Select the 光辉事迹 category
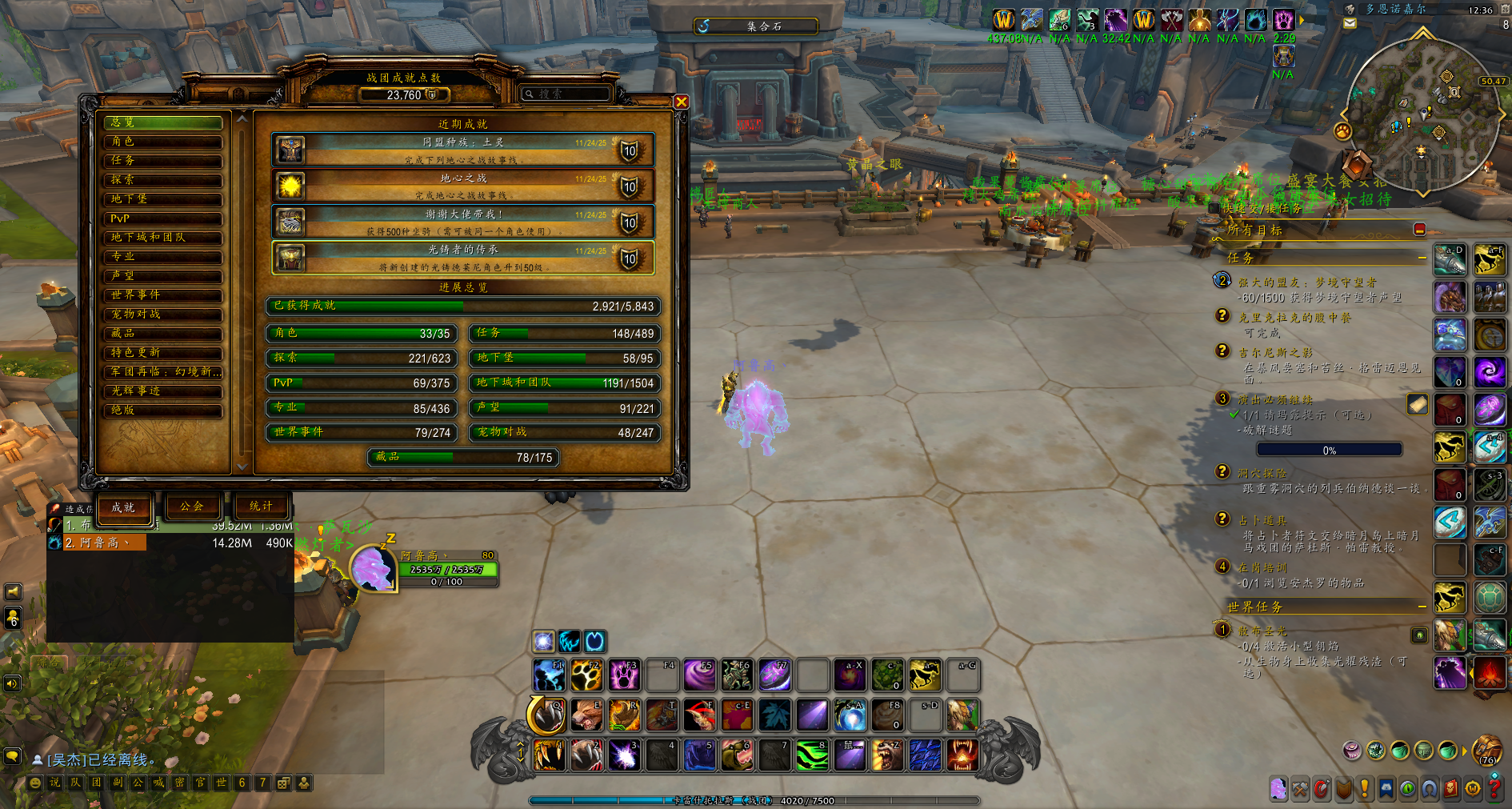 coord(162,391)
